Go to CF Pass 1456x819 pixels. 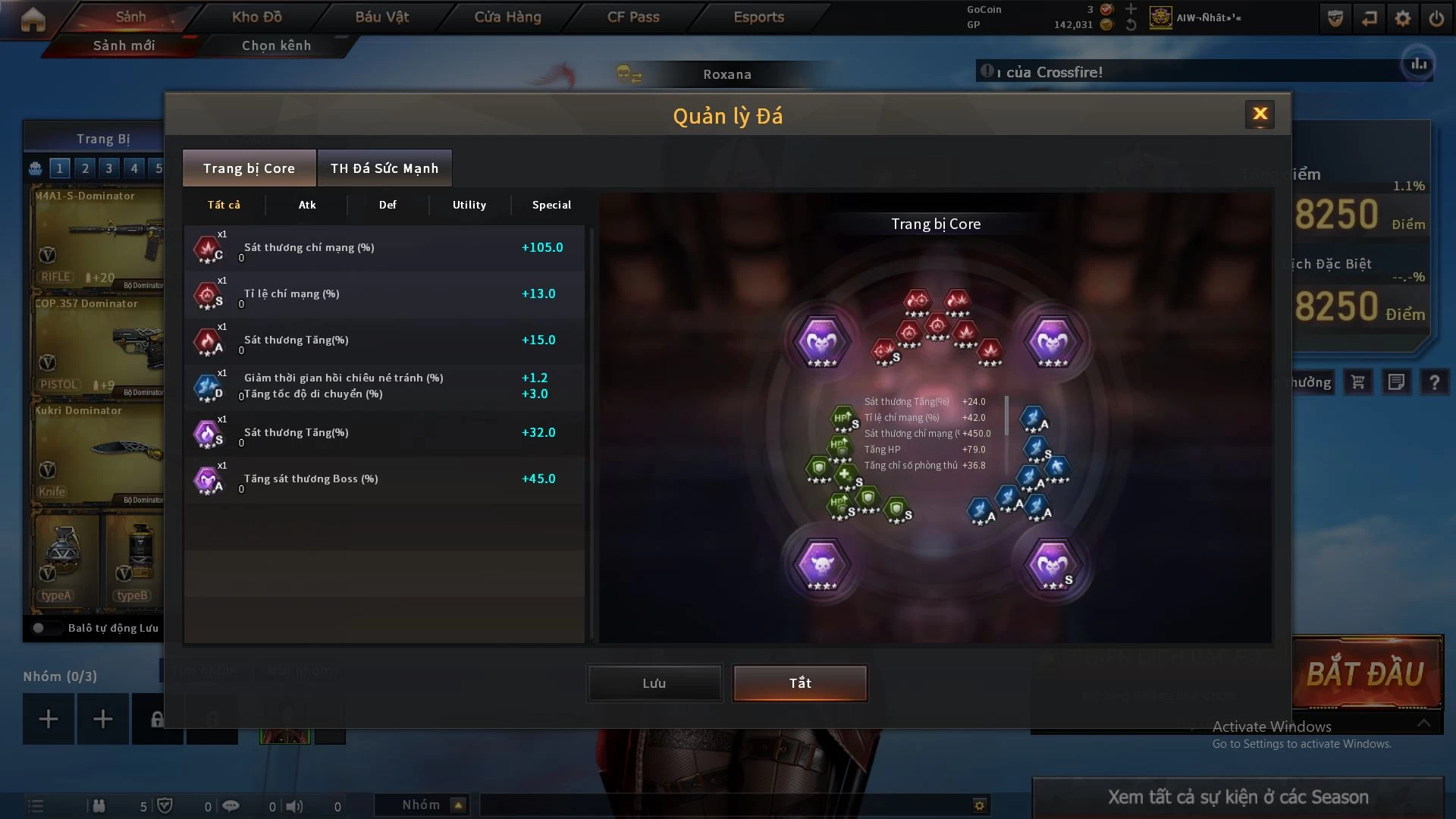(633, 17)
